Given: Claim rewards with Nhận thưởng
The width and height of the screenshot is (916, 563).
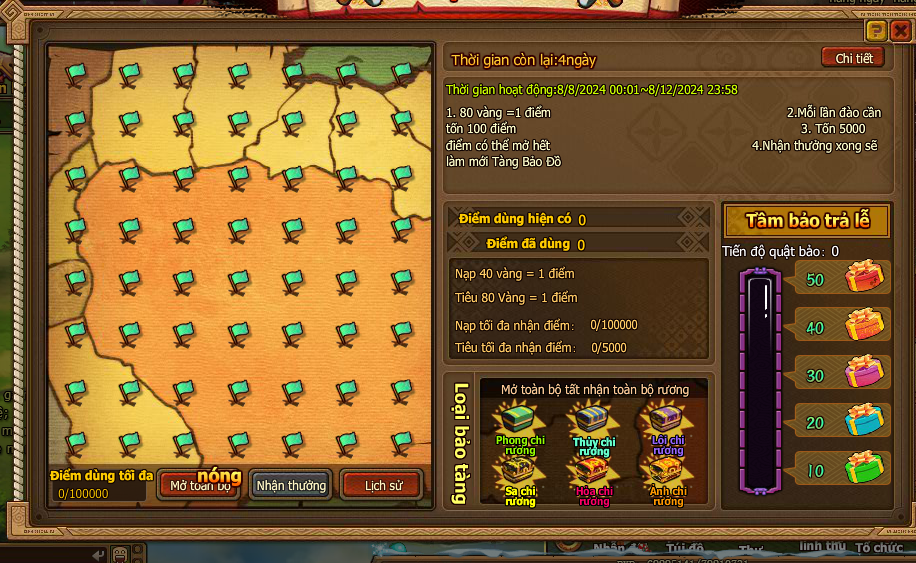Looking at the screenshot, I should click(x=291, y=486).
